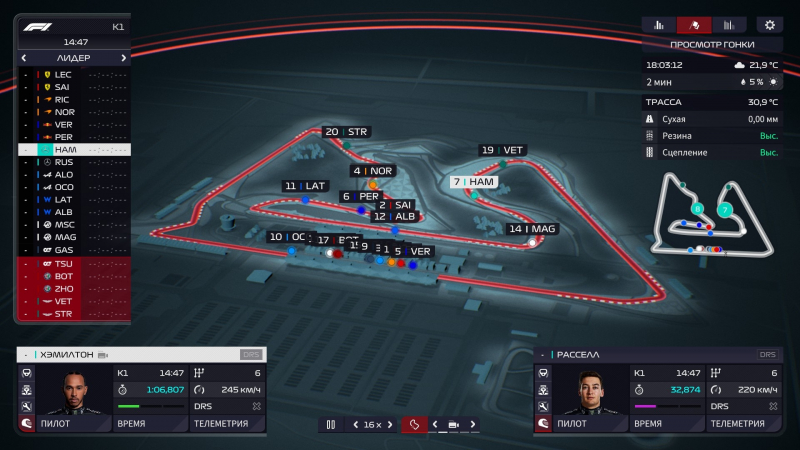Viewport: 800px width, 450px height.
Task: Increase the simulation speed above 16x
Action: click(x=390, y=425)
